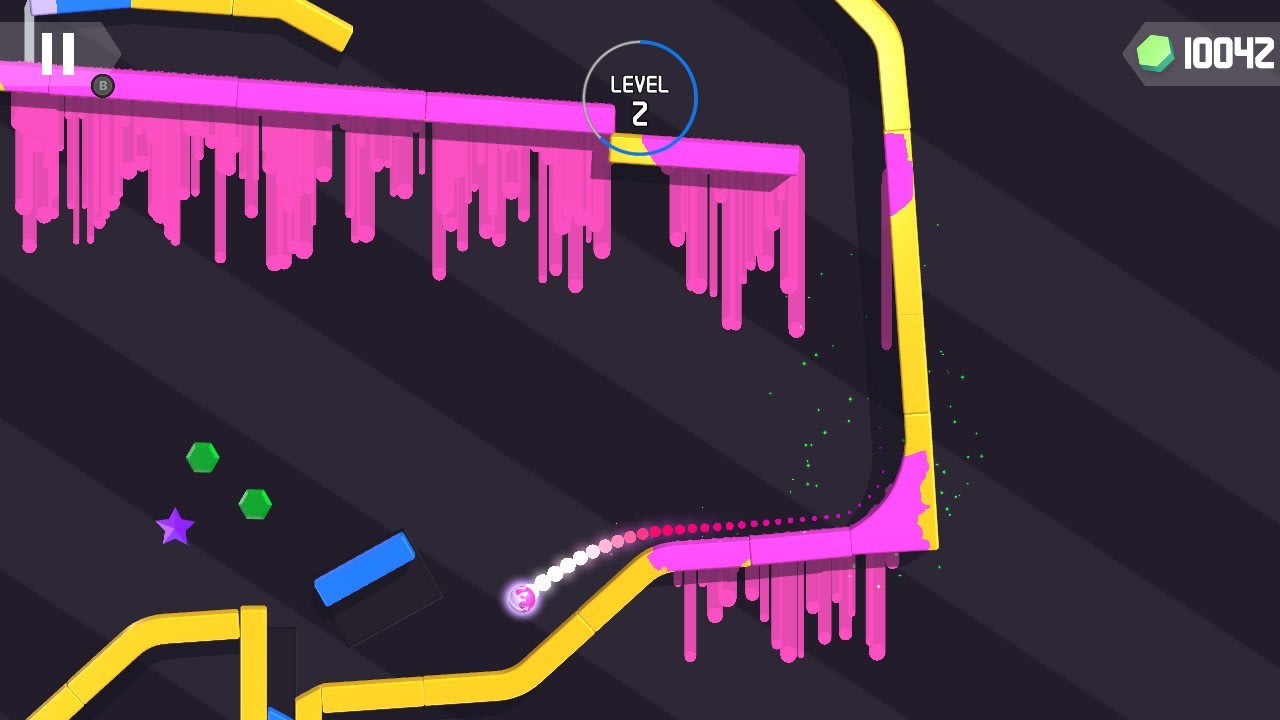Tap the Level 2 indicator
The height and width of the screenshot is (720, 1280).
click(x=639, y=97)
